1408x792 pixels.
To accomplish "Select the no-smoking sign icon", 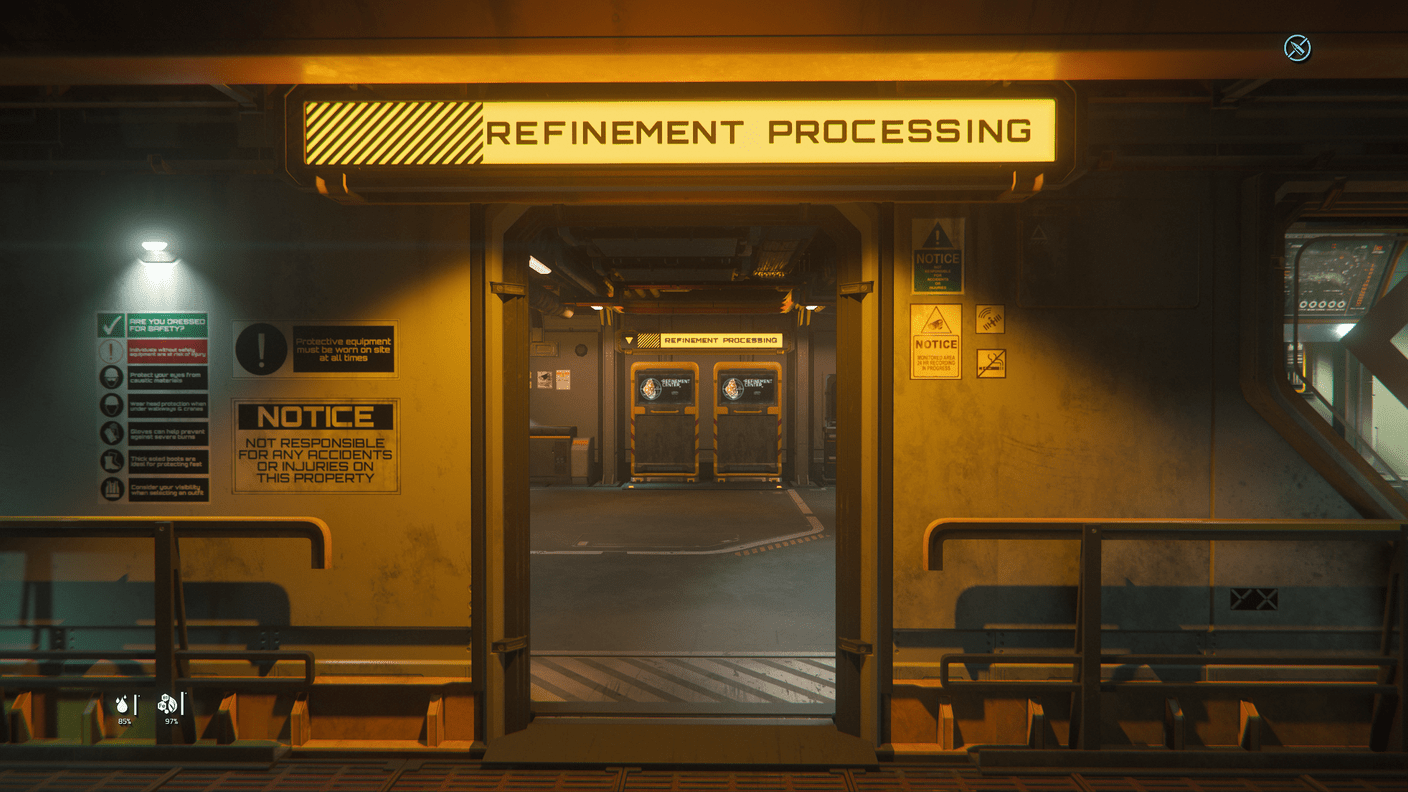I will 991,362.
